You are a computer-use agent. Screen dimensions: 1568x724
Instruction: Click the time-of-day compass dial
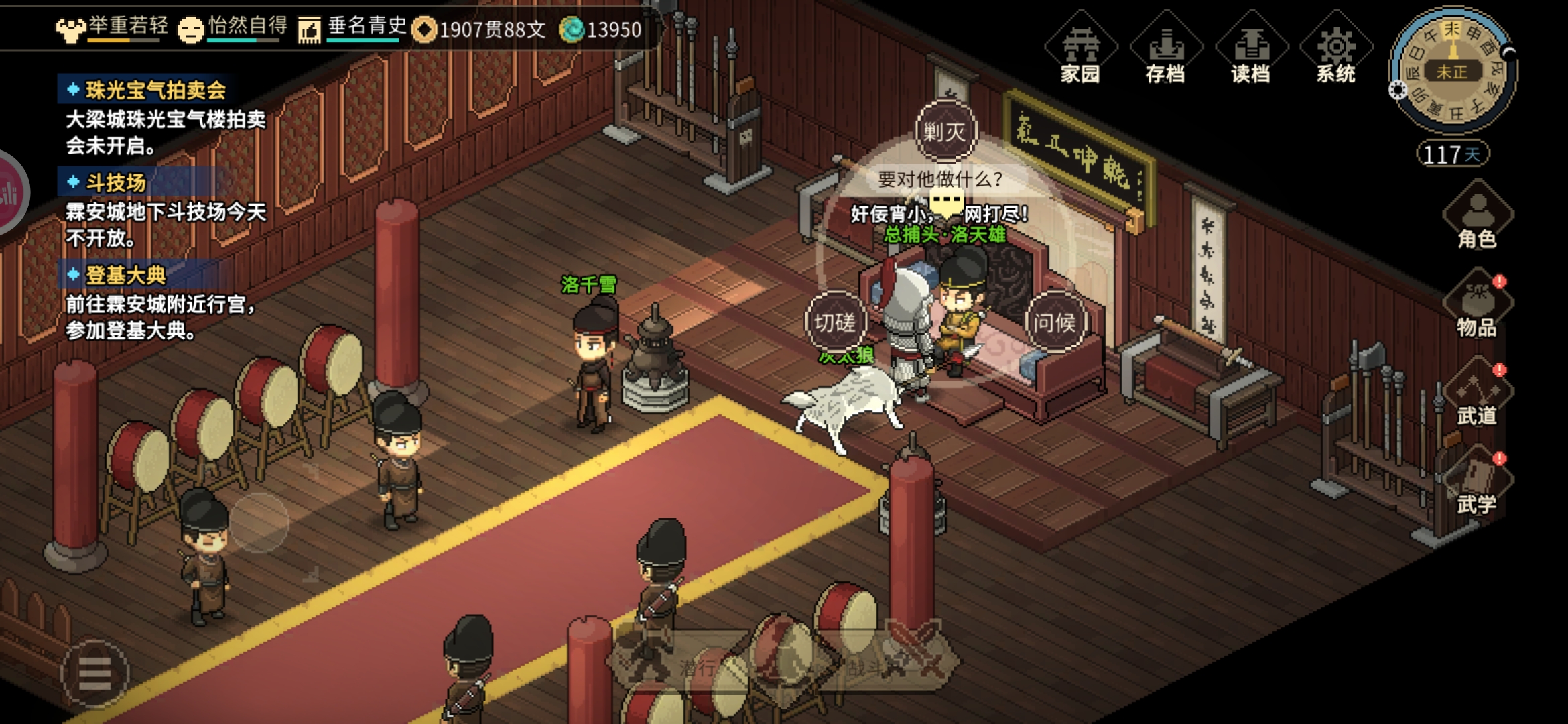(1452, 70)
